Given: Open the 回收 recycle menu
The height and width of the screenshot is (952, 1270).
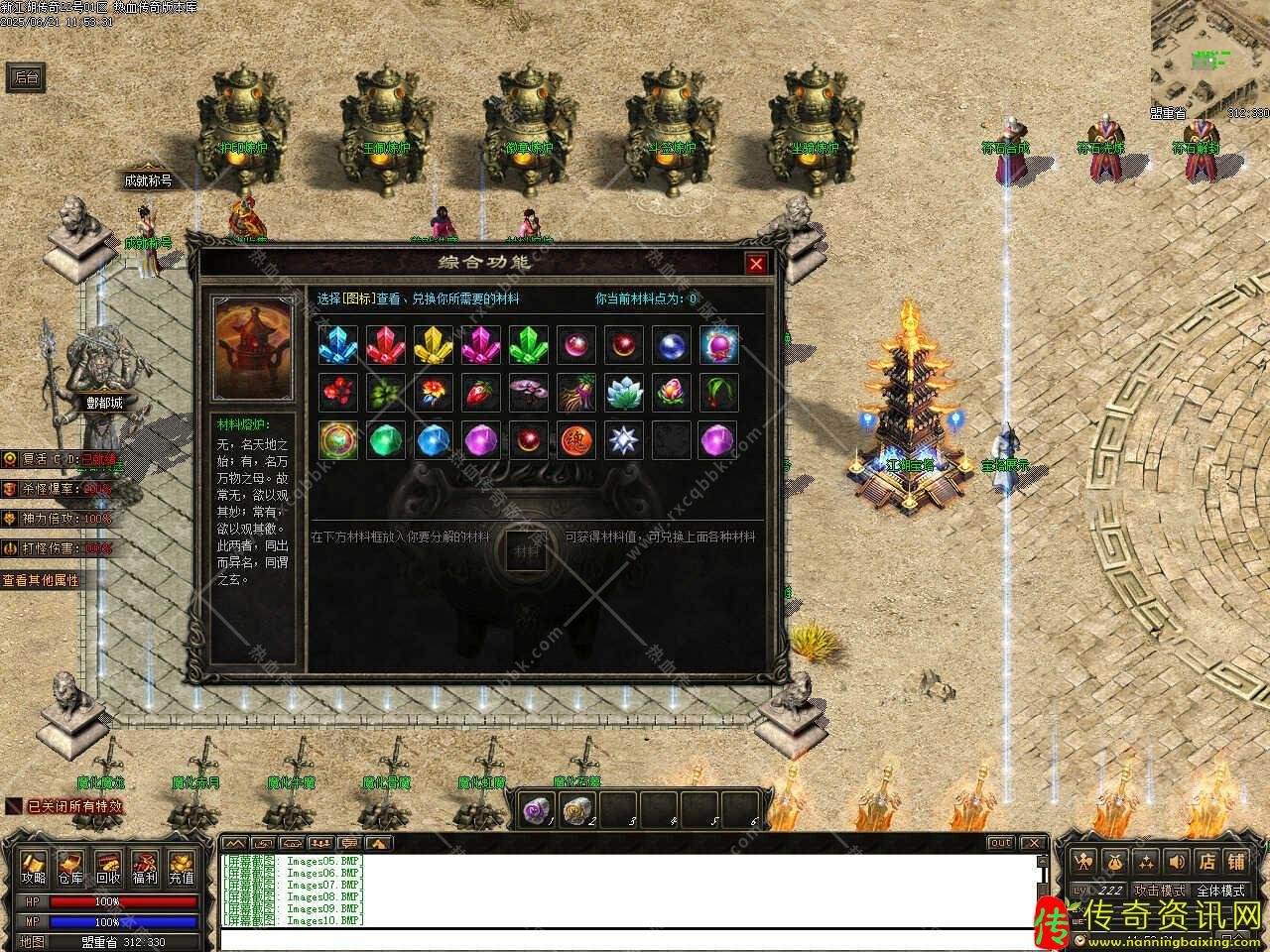Looking at the screenshot, I should pos(108,869).
